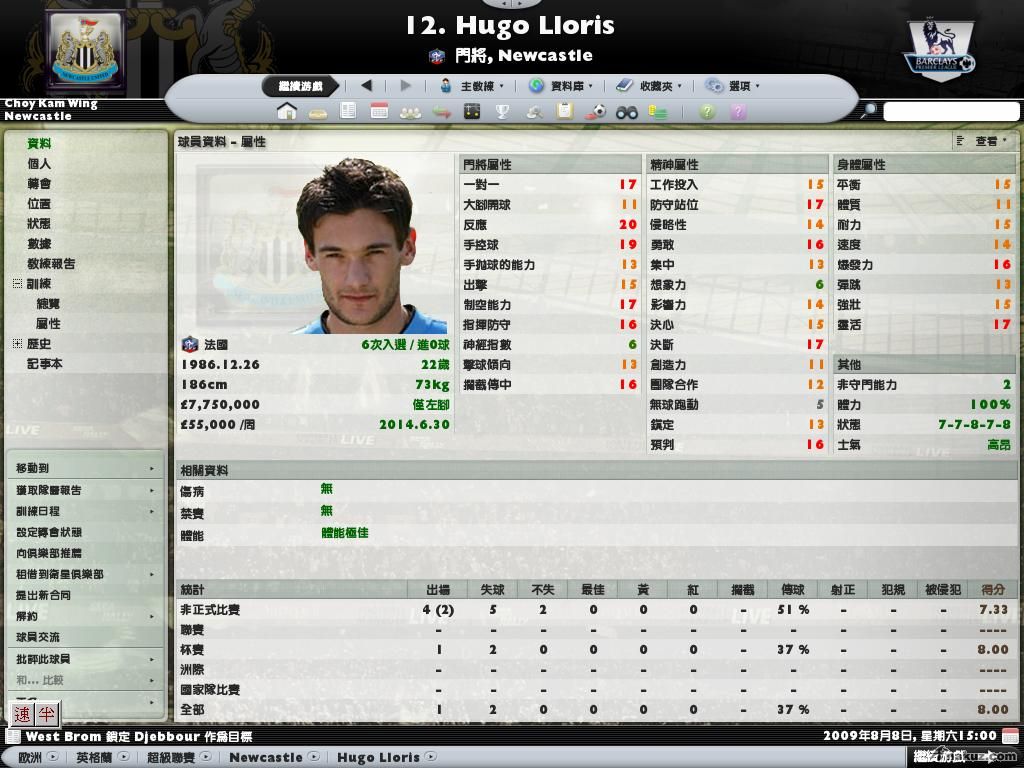Select 設定轉會狀態 set transfer status
Screen dimensions: 1024x768
(49, 532)
